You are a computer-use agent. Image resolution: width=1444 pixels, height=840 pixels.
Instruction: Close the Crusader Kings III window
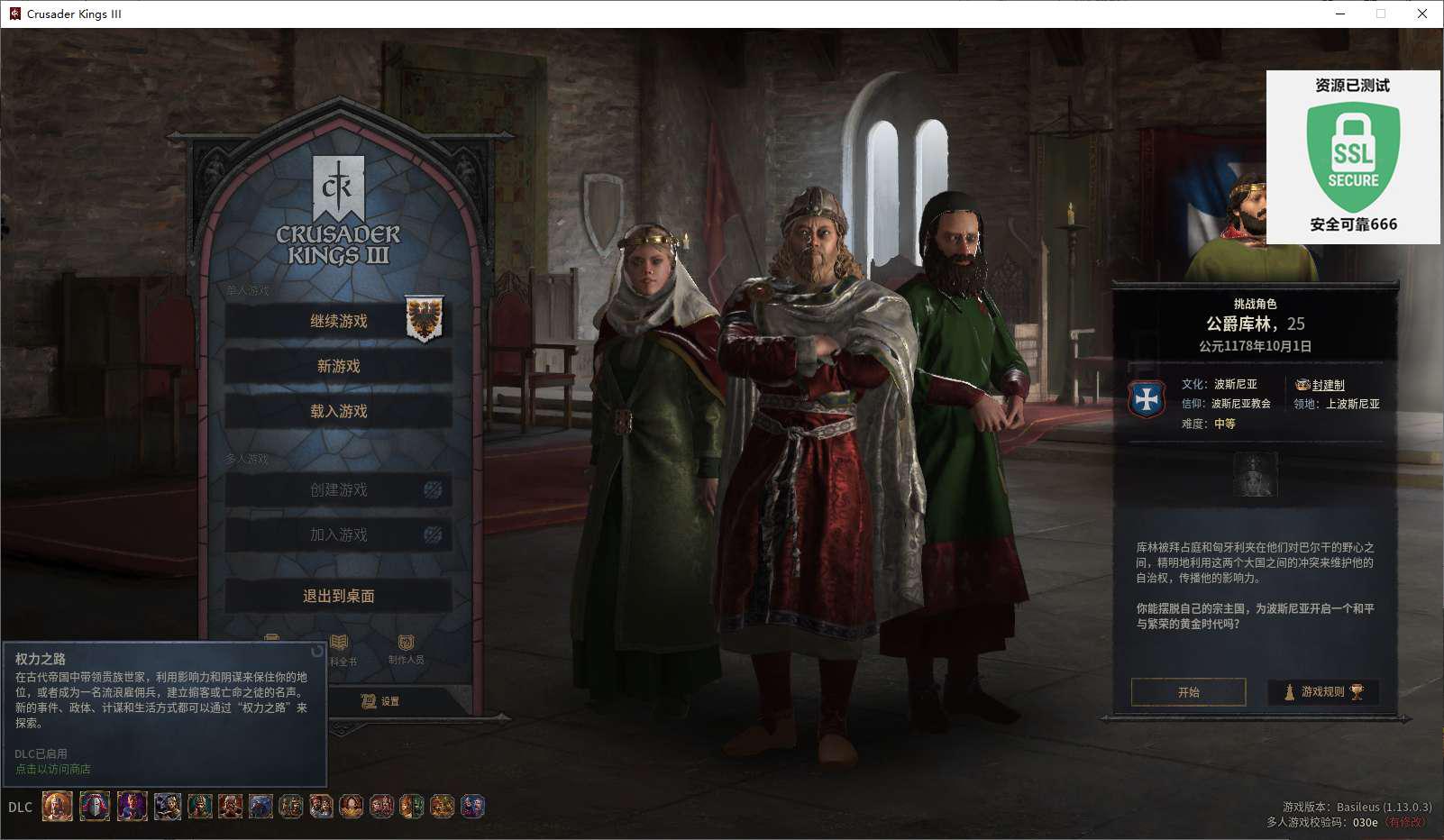pos(1421,14)
